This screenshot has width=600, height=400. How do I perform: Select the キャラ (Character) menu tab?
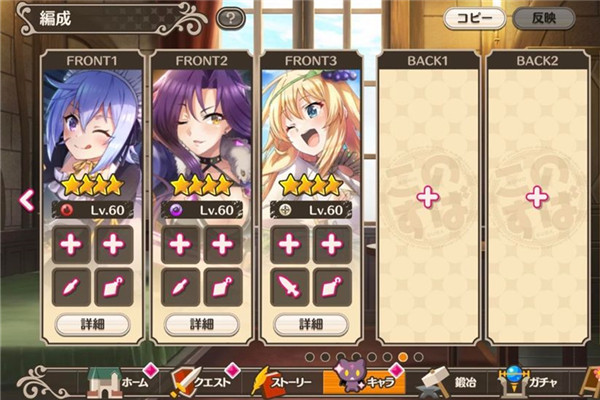pos(367,381)
